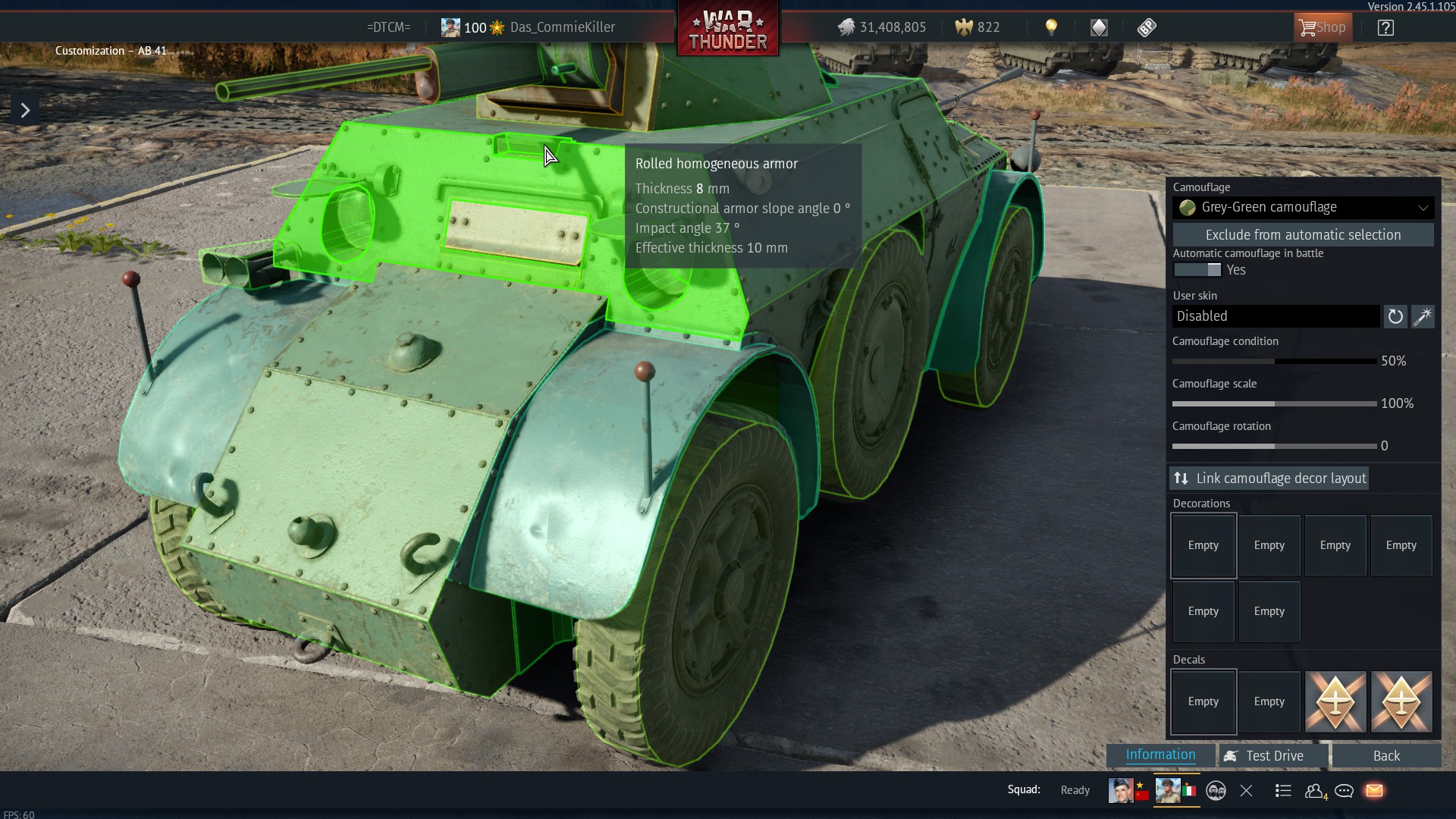The image size is (1456, 819).
Task: Switch to the Information tab
Action: point(1159,755)
